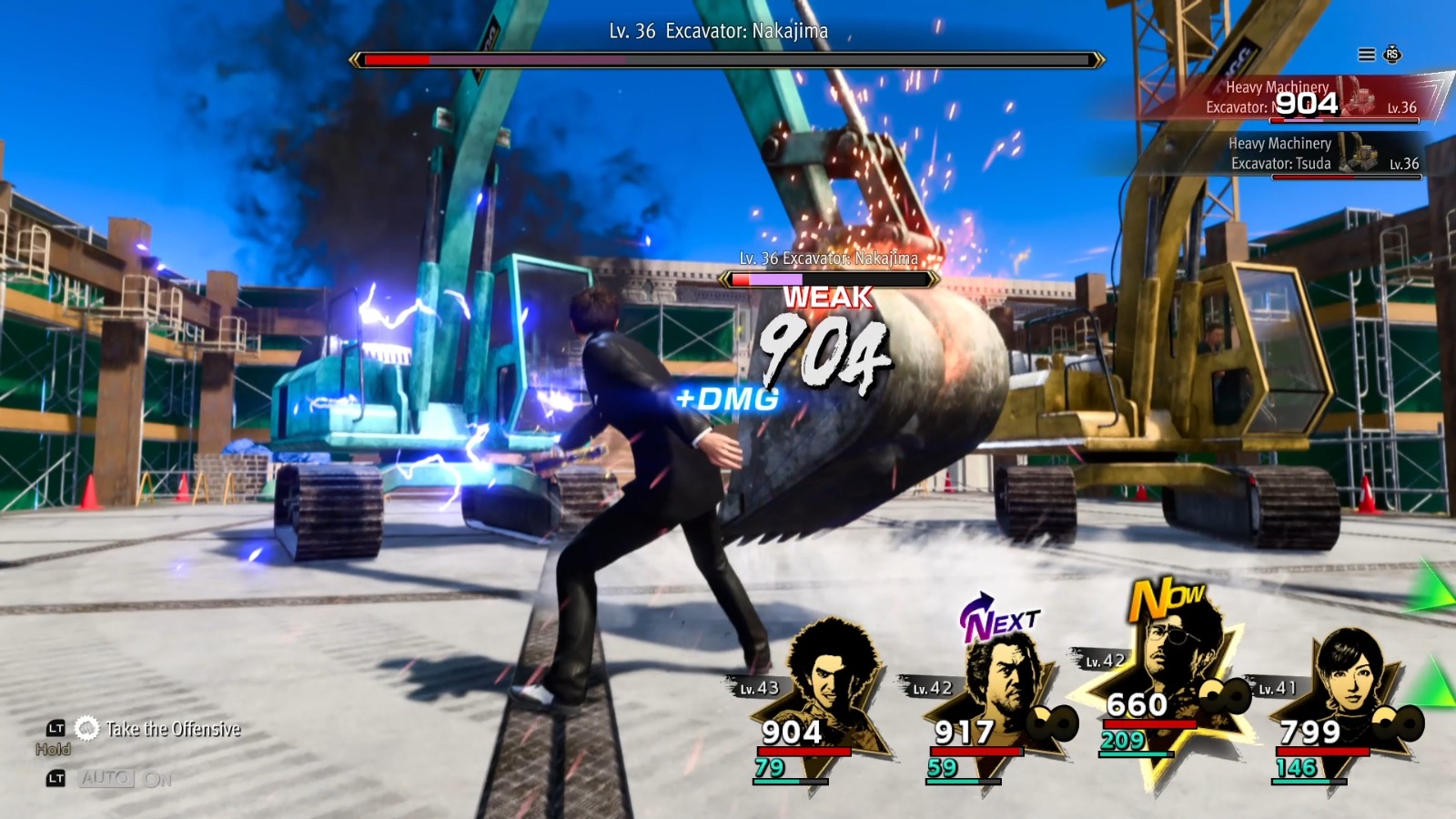Toggle the AUTO battle setting
This screenshot has height=819, width=1456.
click(x=107, y=779)
